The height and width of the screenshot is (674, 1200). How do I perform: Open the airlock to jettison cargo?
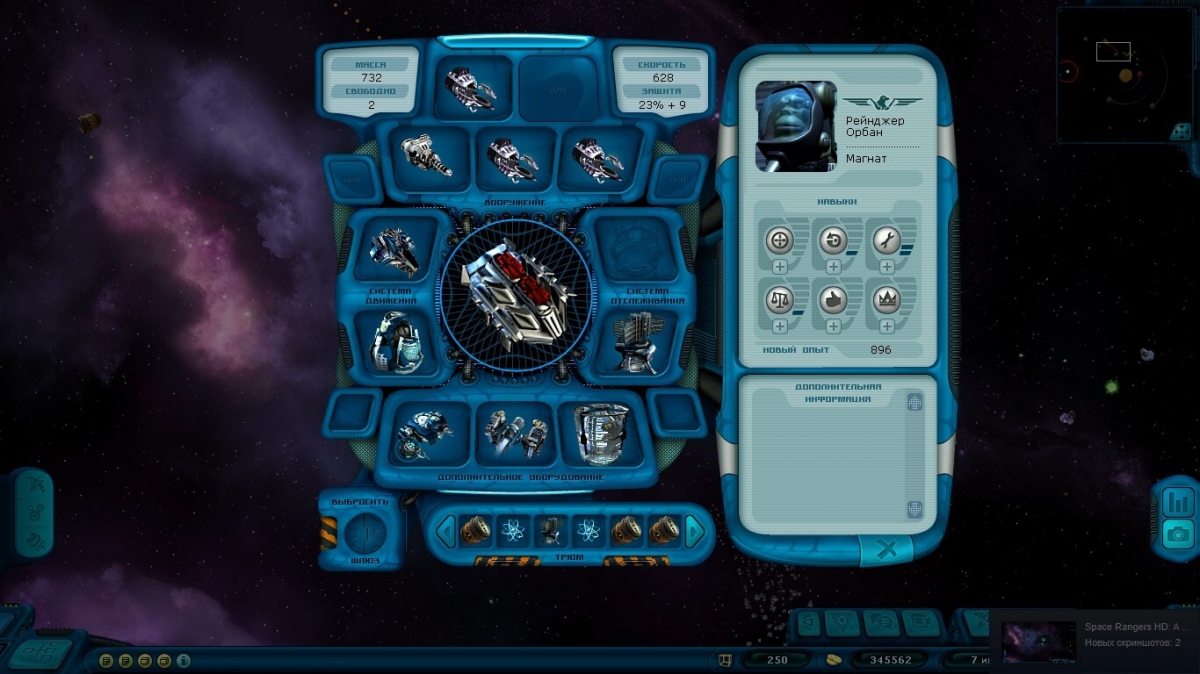click(362, 534)
